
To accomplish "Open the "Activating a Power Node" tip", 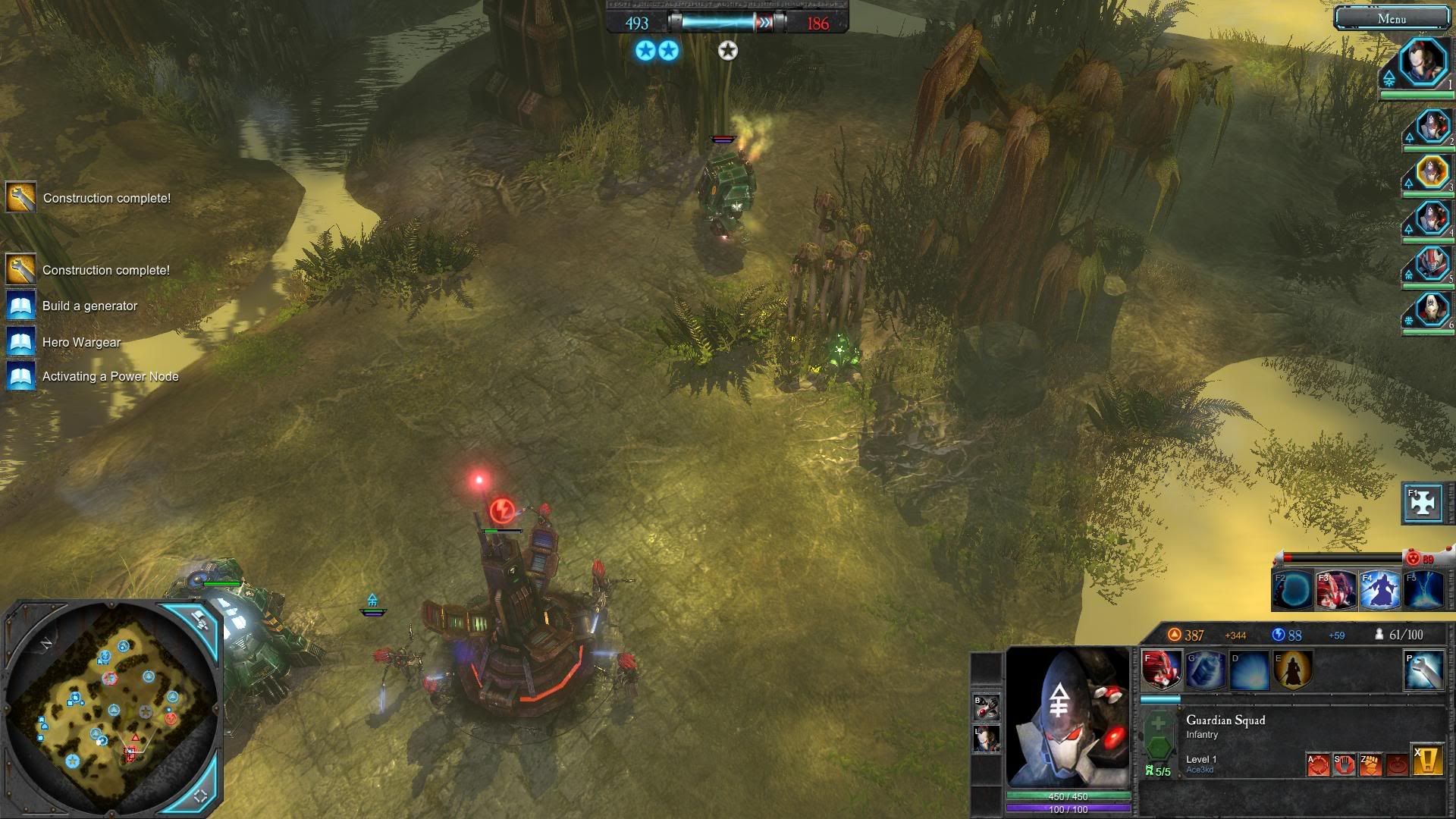I will (x=110, y=376).
